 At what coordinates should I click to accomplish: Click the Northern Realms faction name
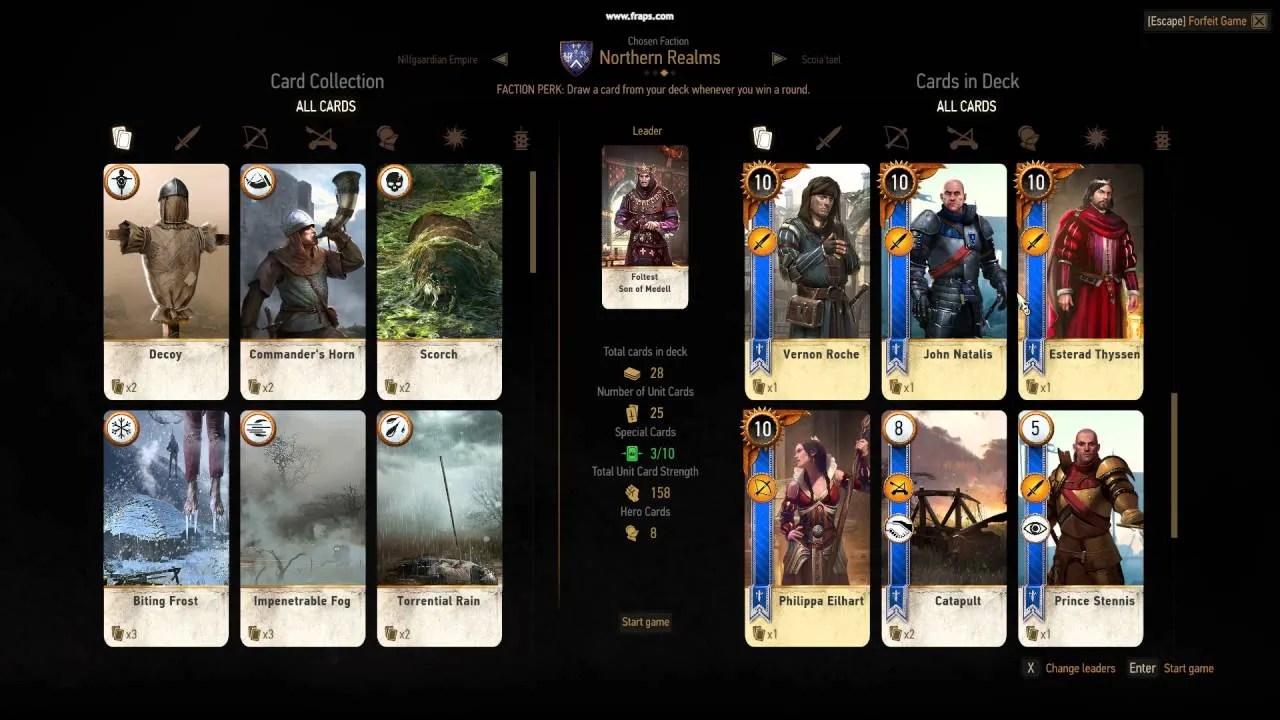pos(659,57)
